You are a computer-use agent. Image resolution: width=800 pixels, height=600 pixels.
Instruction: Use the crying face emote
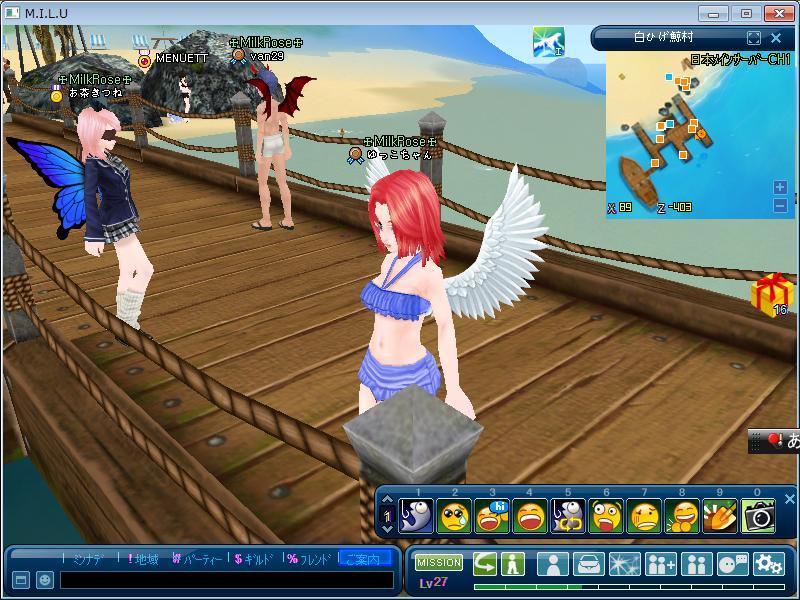pyautogui.click(x=454, y=516)
